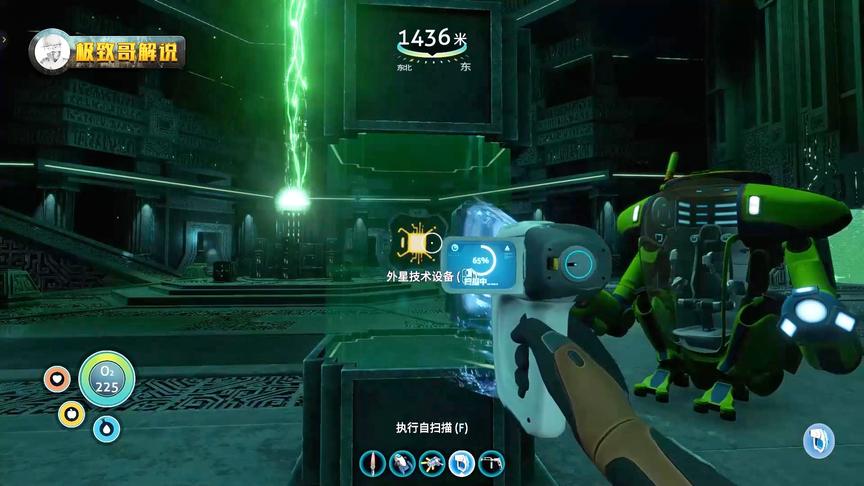Choose the last hotbar slot with the gun-shaped tool
The image size is (864, 486).
(492, 463)
